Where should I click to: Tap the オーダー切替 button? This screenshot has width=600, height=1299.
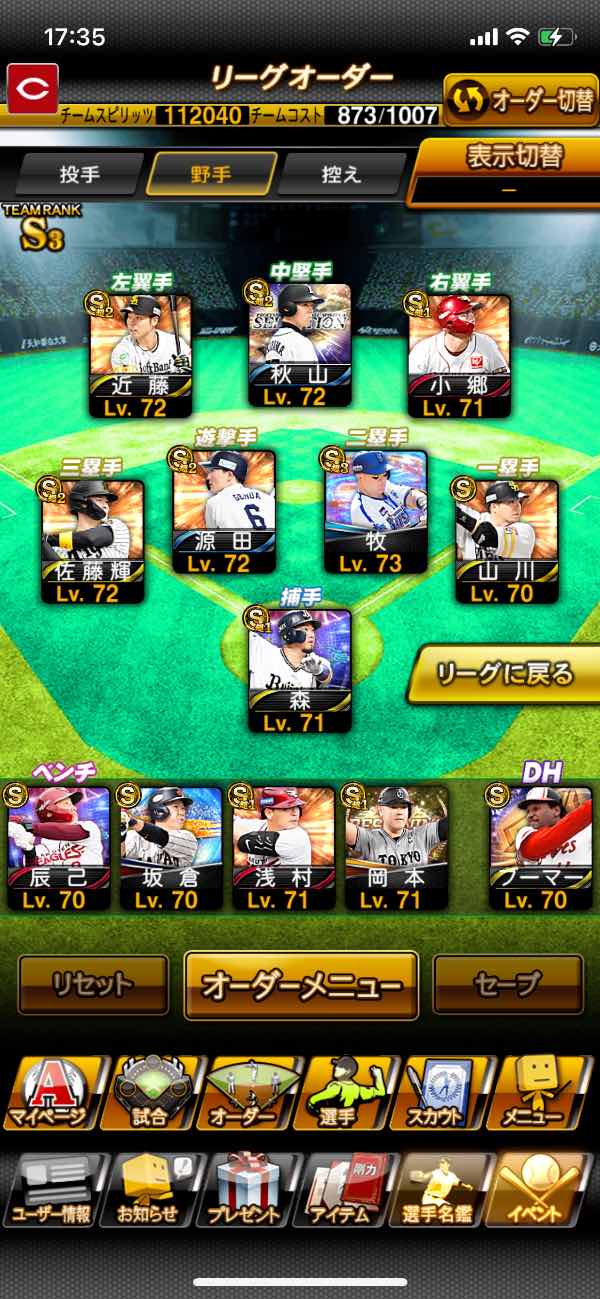[x=520, y=101]
